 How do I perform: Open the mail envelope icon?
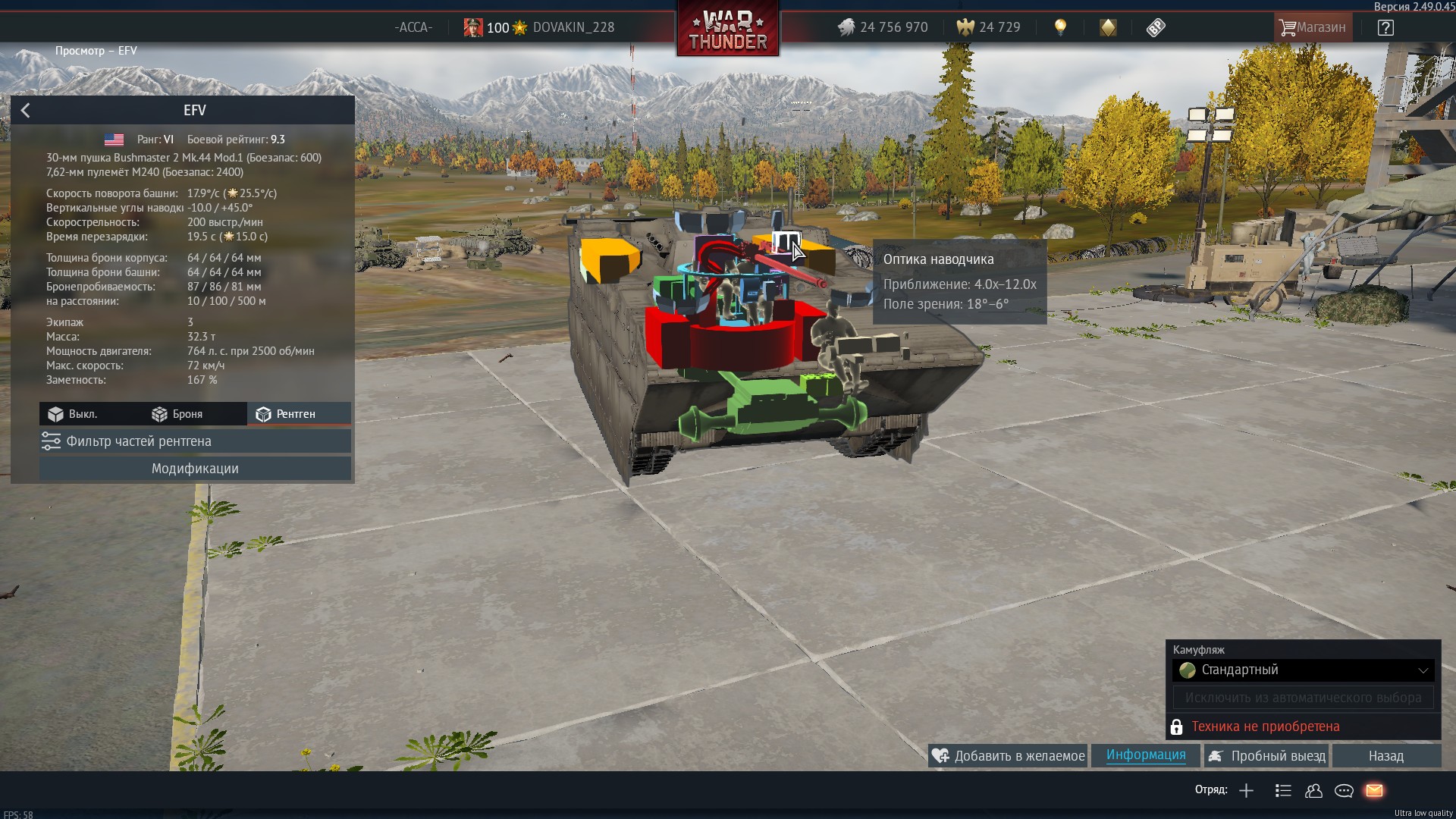coord(1374,791)
